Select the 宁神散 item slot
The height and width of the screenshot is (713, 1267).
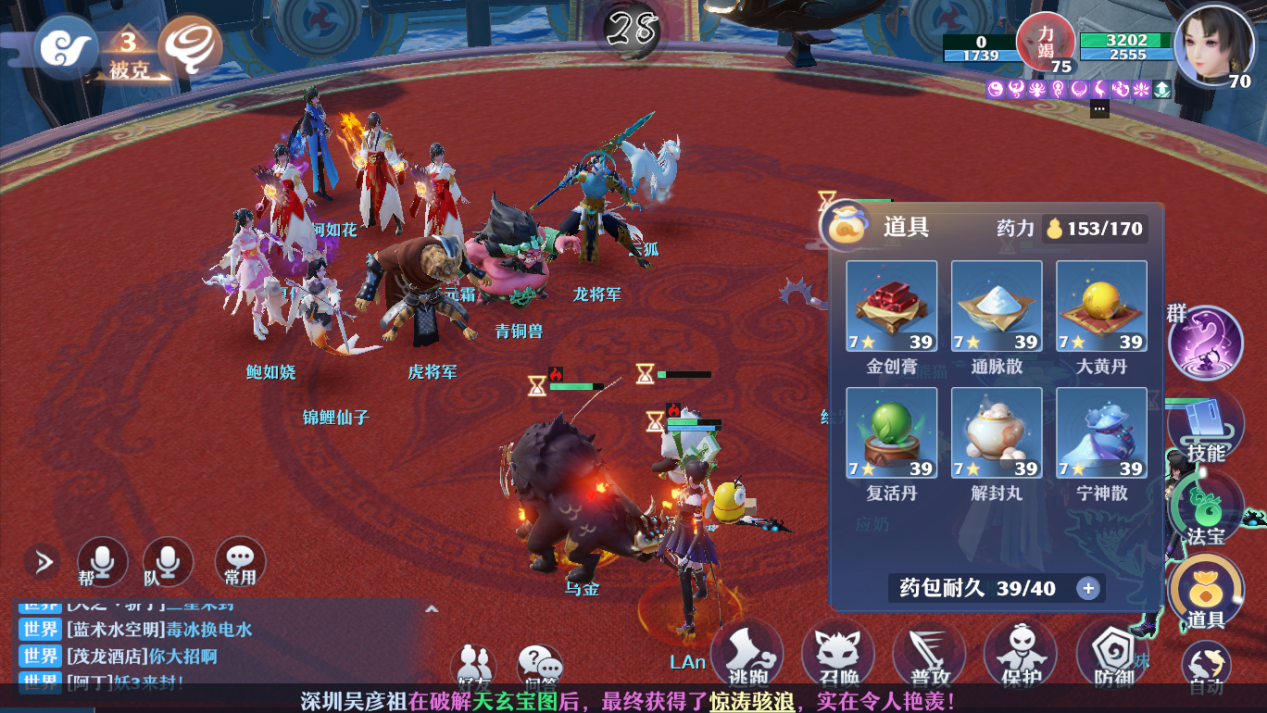tap(1101, 434)
